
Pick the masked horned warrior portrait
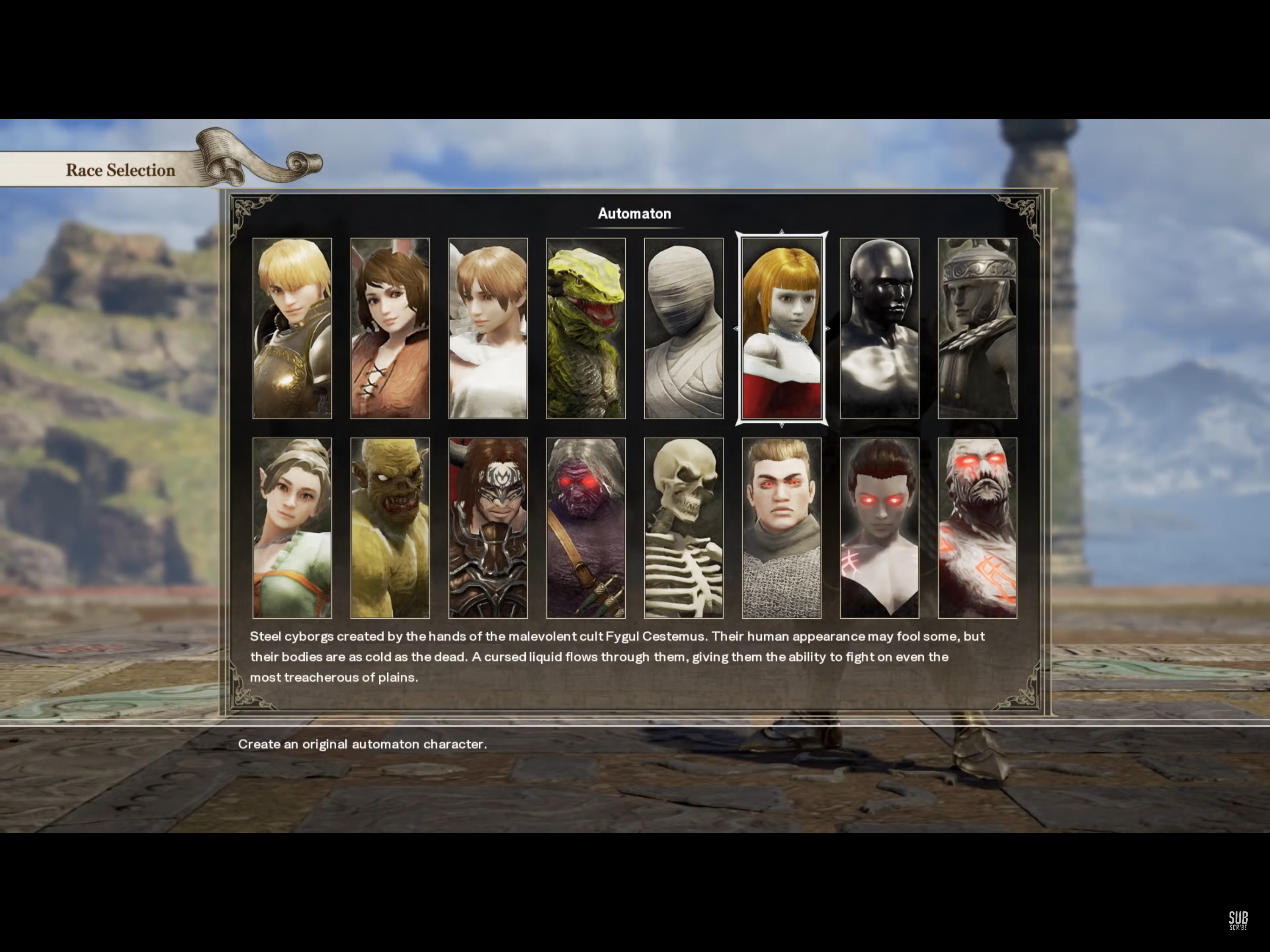[488, 528]
